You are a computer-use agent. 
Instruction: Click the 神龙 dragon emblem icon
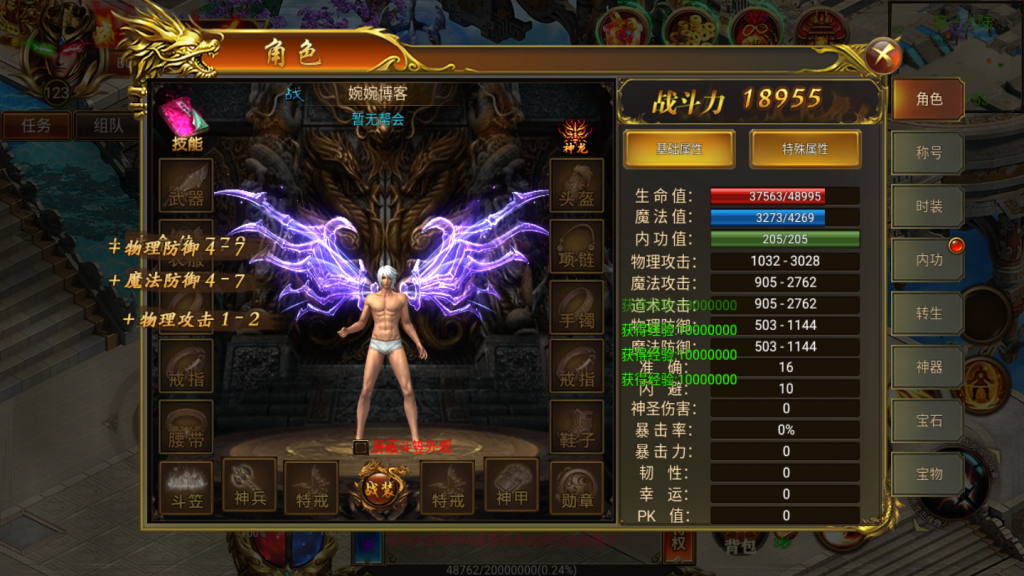[x=574, y=136]
